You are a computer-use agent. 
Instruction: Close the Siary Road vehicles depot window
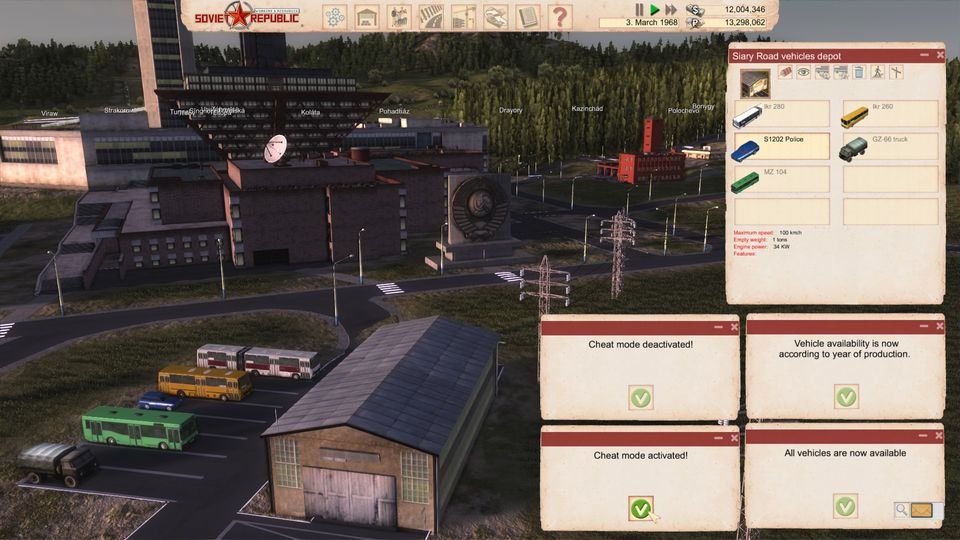pos(939,55)
